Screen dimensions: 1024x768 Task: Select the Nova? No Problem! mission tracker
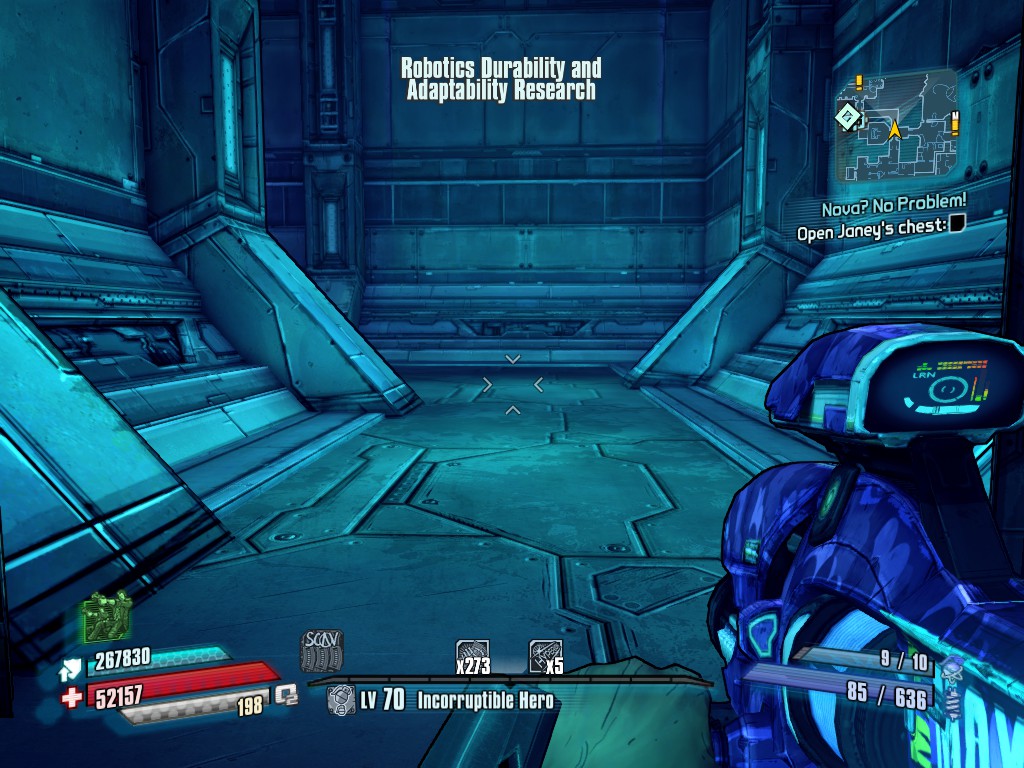tap(894, 208)
